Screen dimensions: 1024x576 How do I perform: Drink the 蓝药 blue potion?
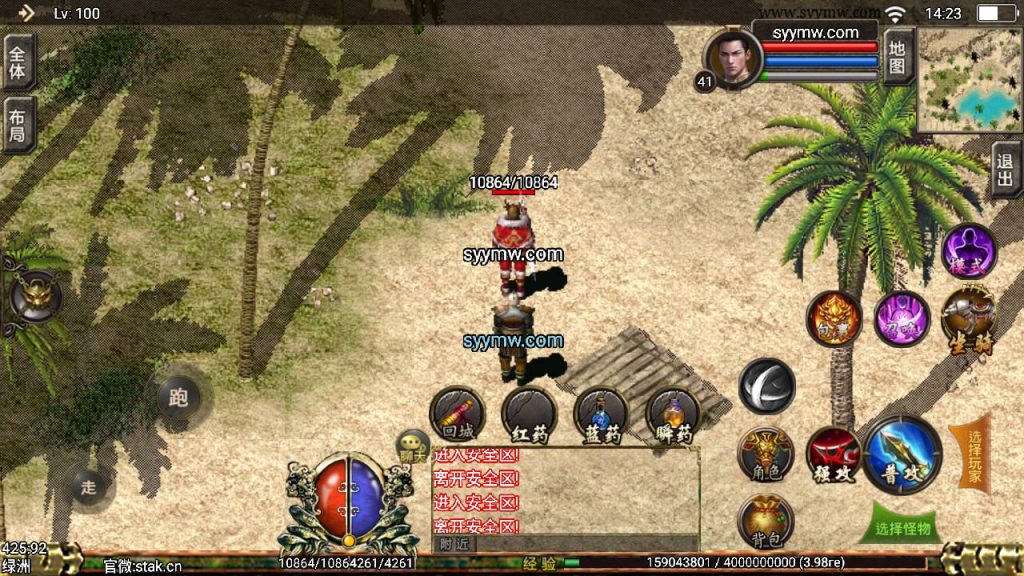[x=601, y=416]
